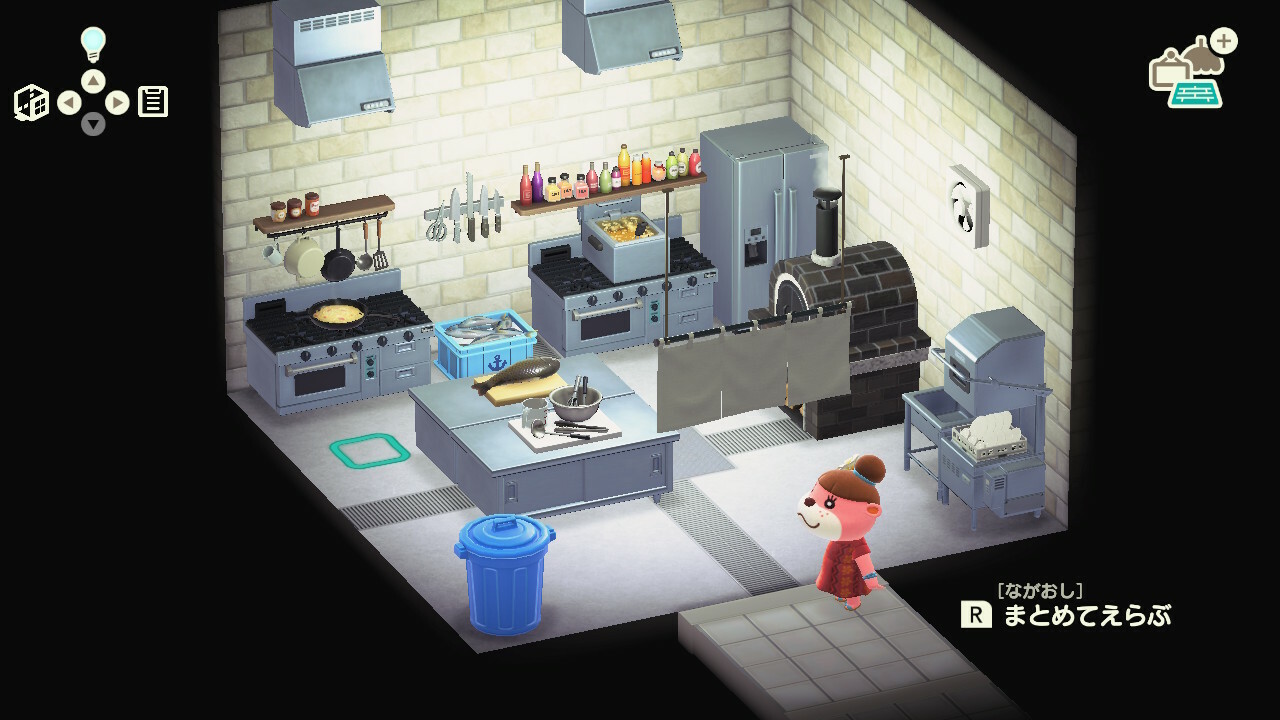
Task: Open the room layout cube icon
Action: click(x=31, y=102)
